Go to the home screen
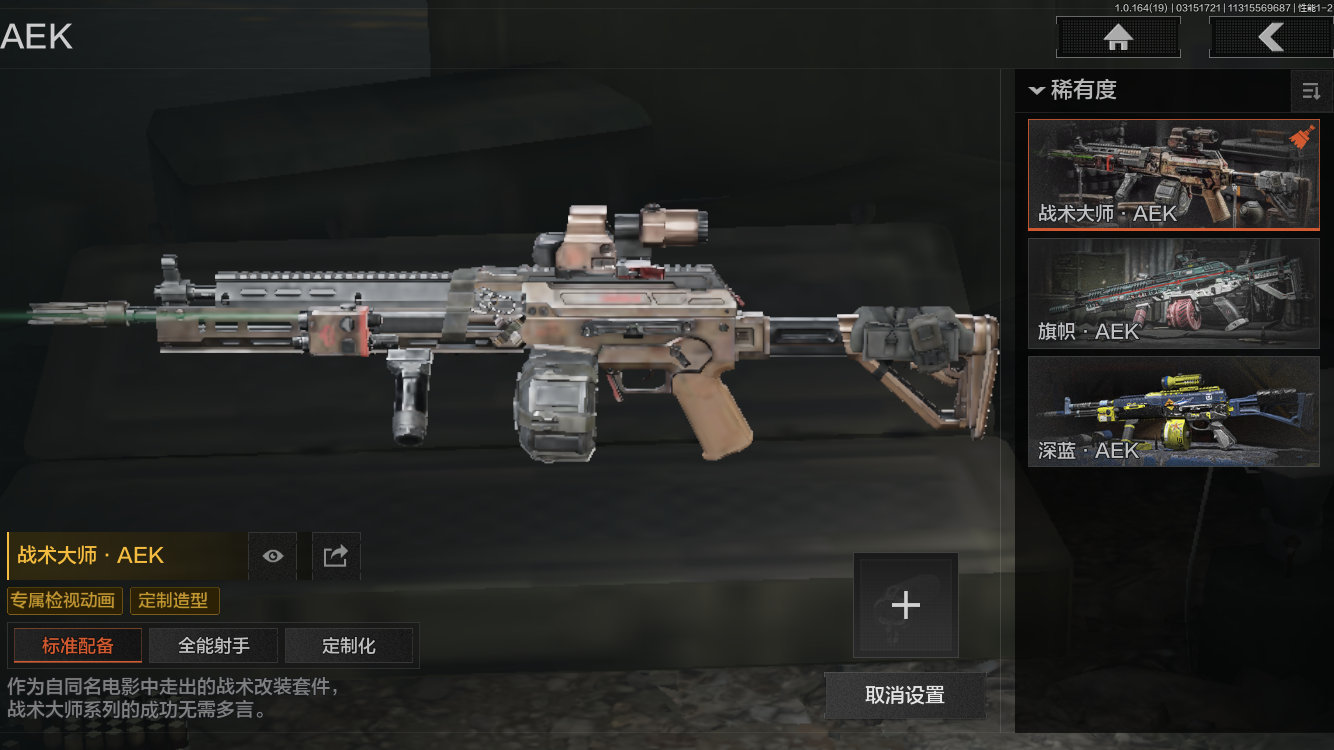 [1118, 38]
